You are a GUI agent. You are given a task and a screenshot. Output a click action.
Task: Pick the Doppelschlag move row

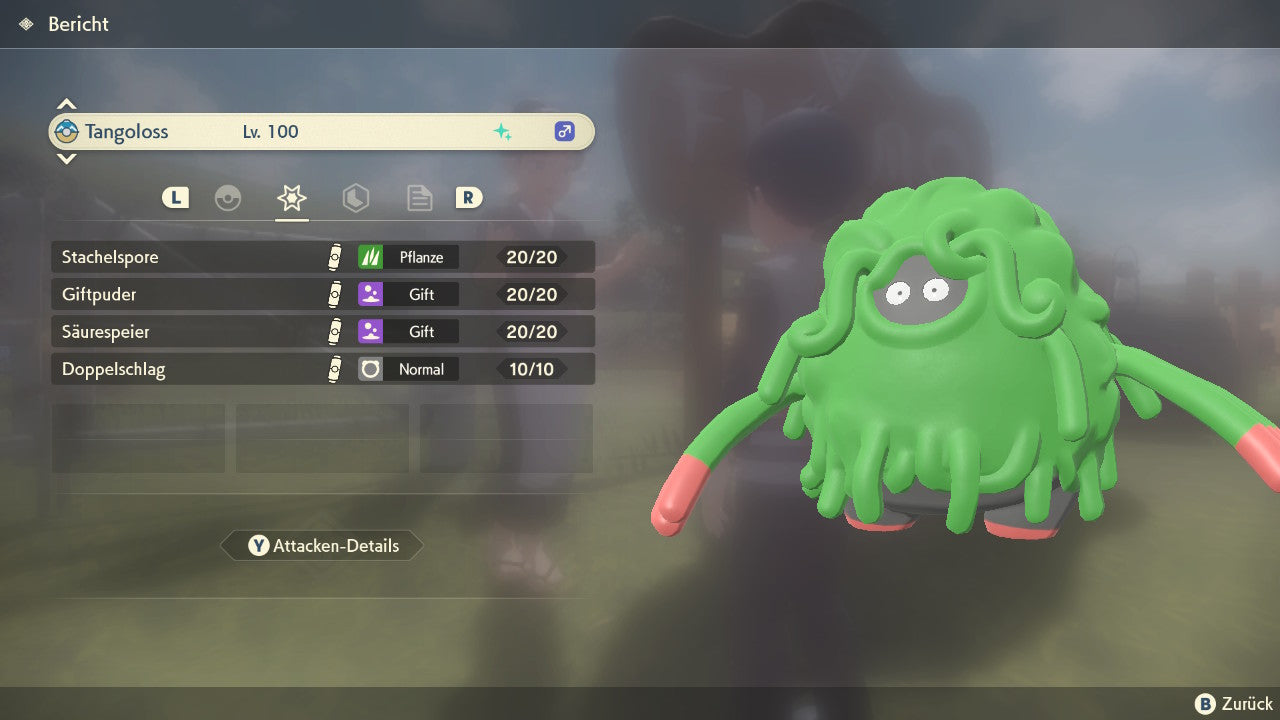click(x=322, y=369)
